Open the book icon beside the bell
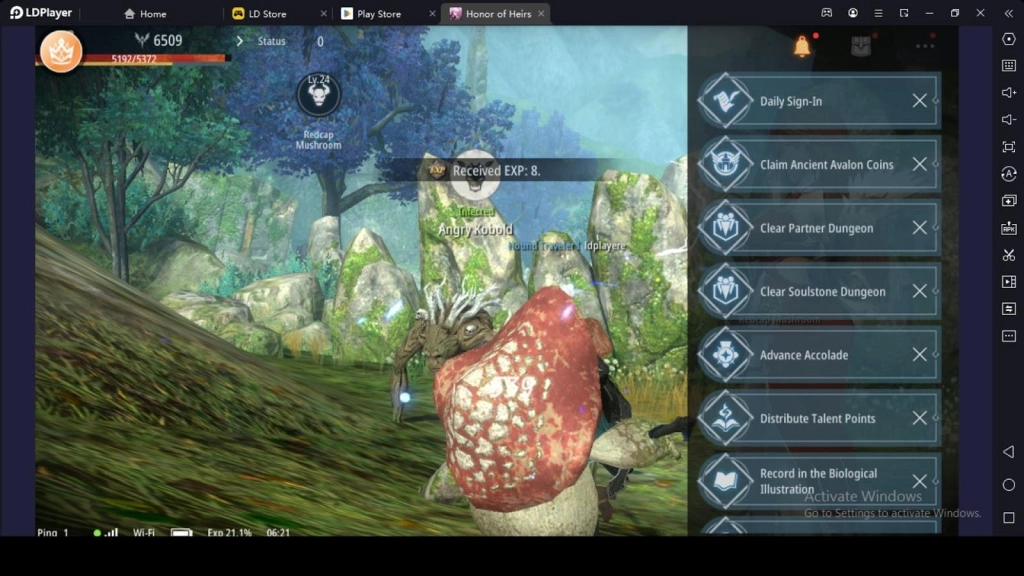This screenshot has height=576, width=1024. point(861,46)
